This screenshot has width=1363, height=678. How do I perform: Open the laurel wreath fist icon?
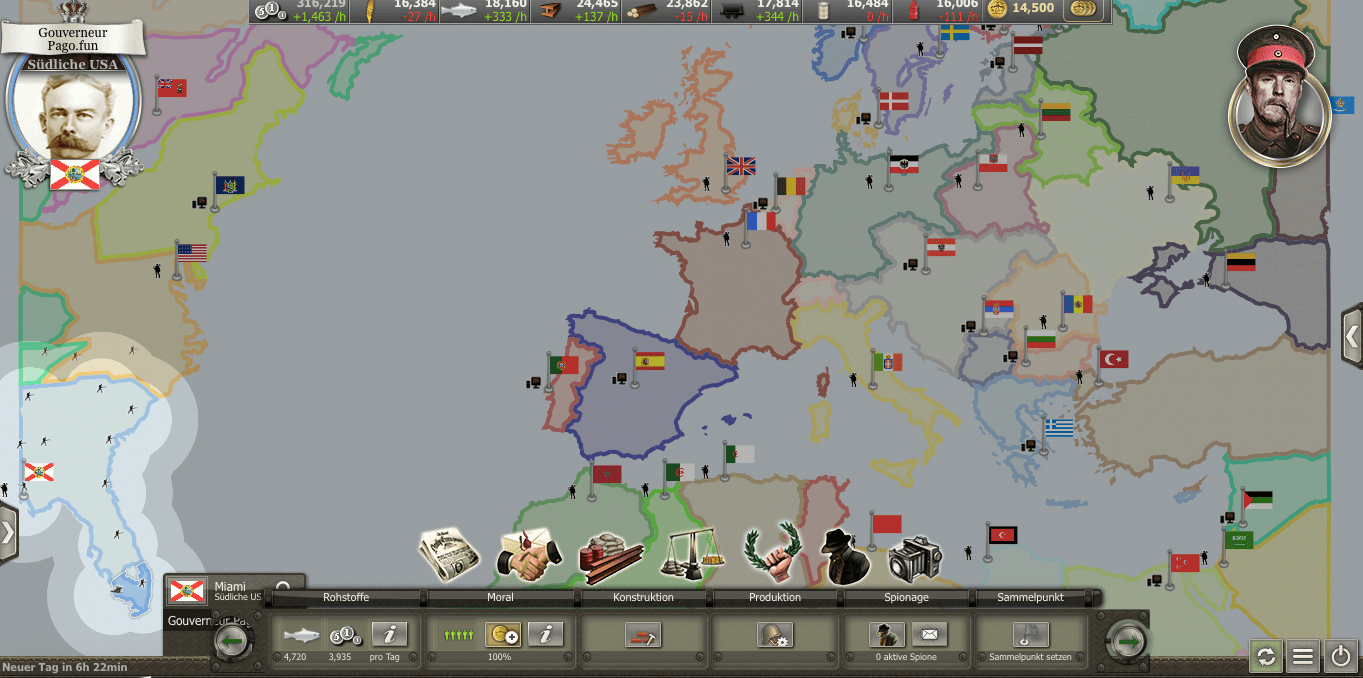click(771, 552)
